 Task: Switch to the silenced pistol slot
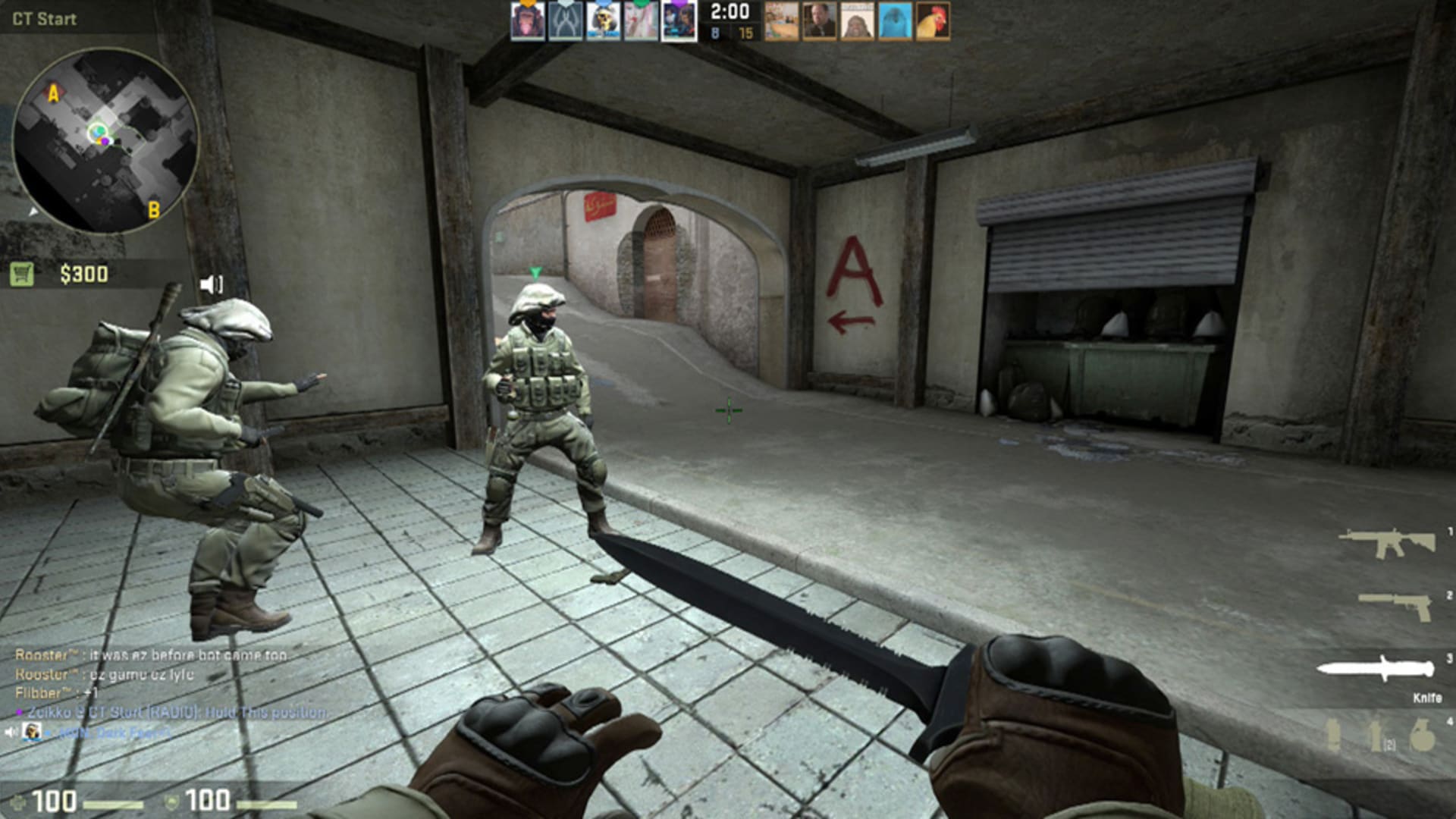[x=1395, y=605]
